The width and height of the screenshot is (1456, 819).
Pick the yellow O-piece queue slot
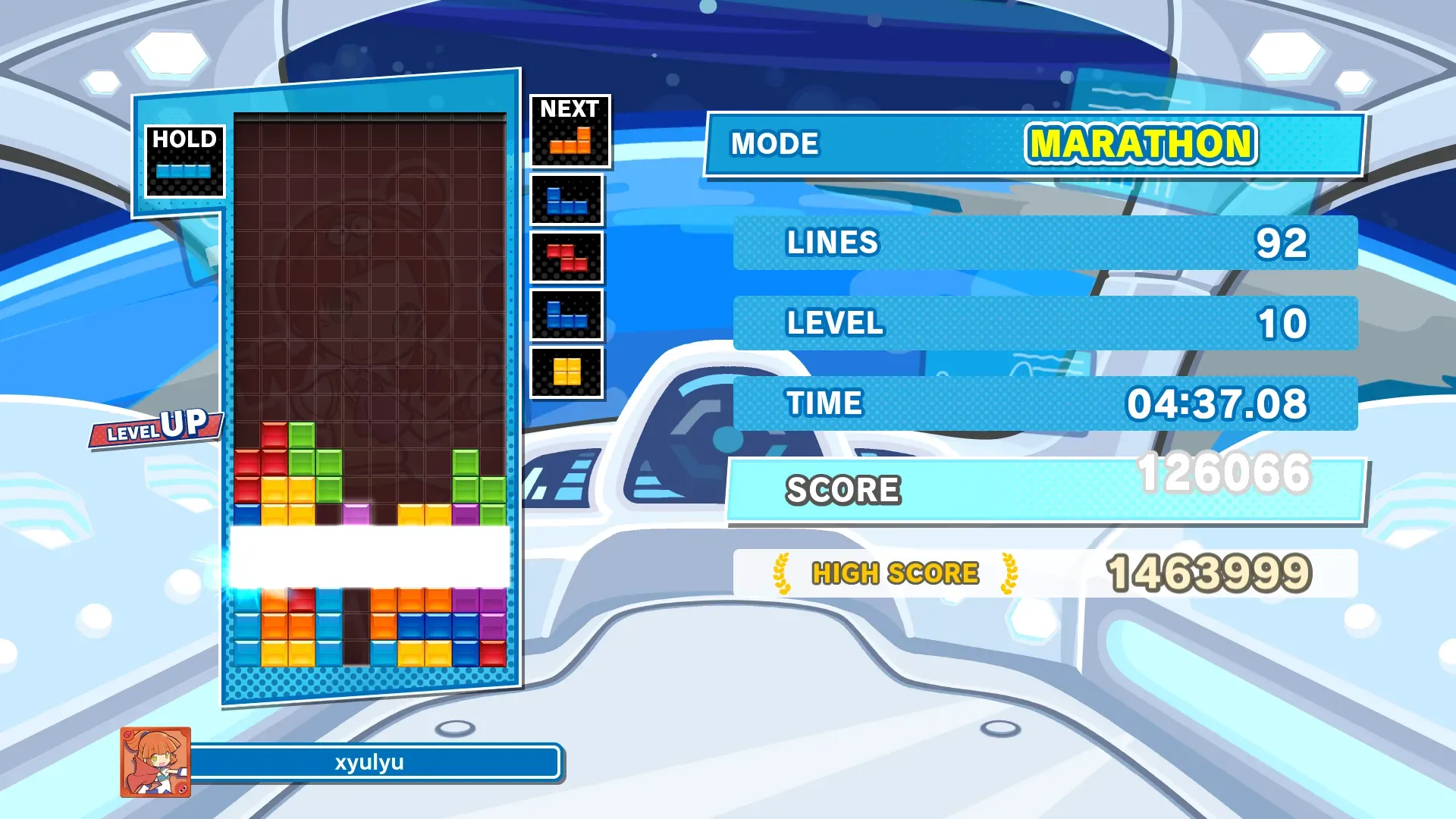[x=566, y=372]
